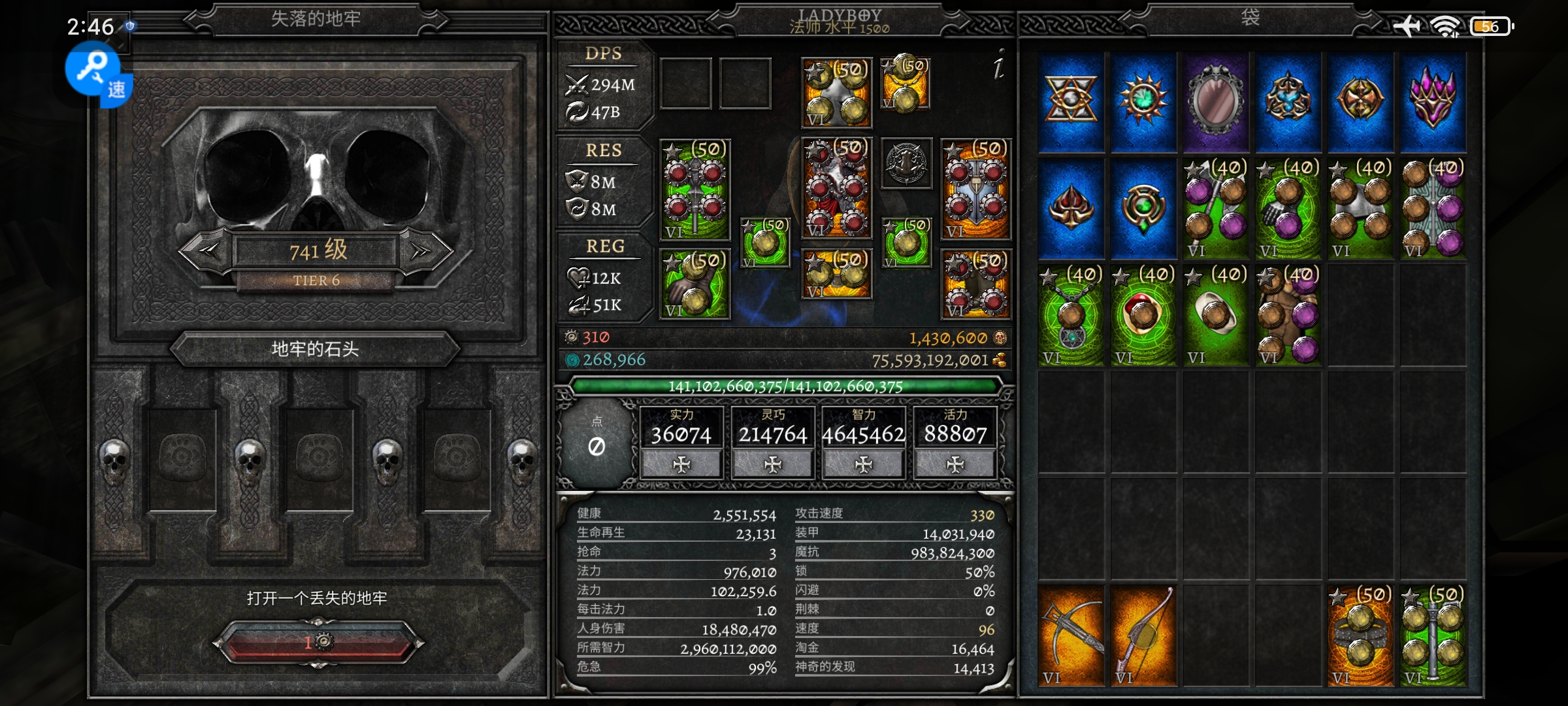The height and width of the screenshot is (706, 1568).
Task: Add a point to 活力 (vitality)
Action: pyautogui.click(x=955, y=464)
